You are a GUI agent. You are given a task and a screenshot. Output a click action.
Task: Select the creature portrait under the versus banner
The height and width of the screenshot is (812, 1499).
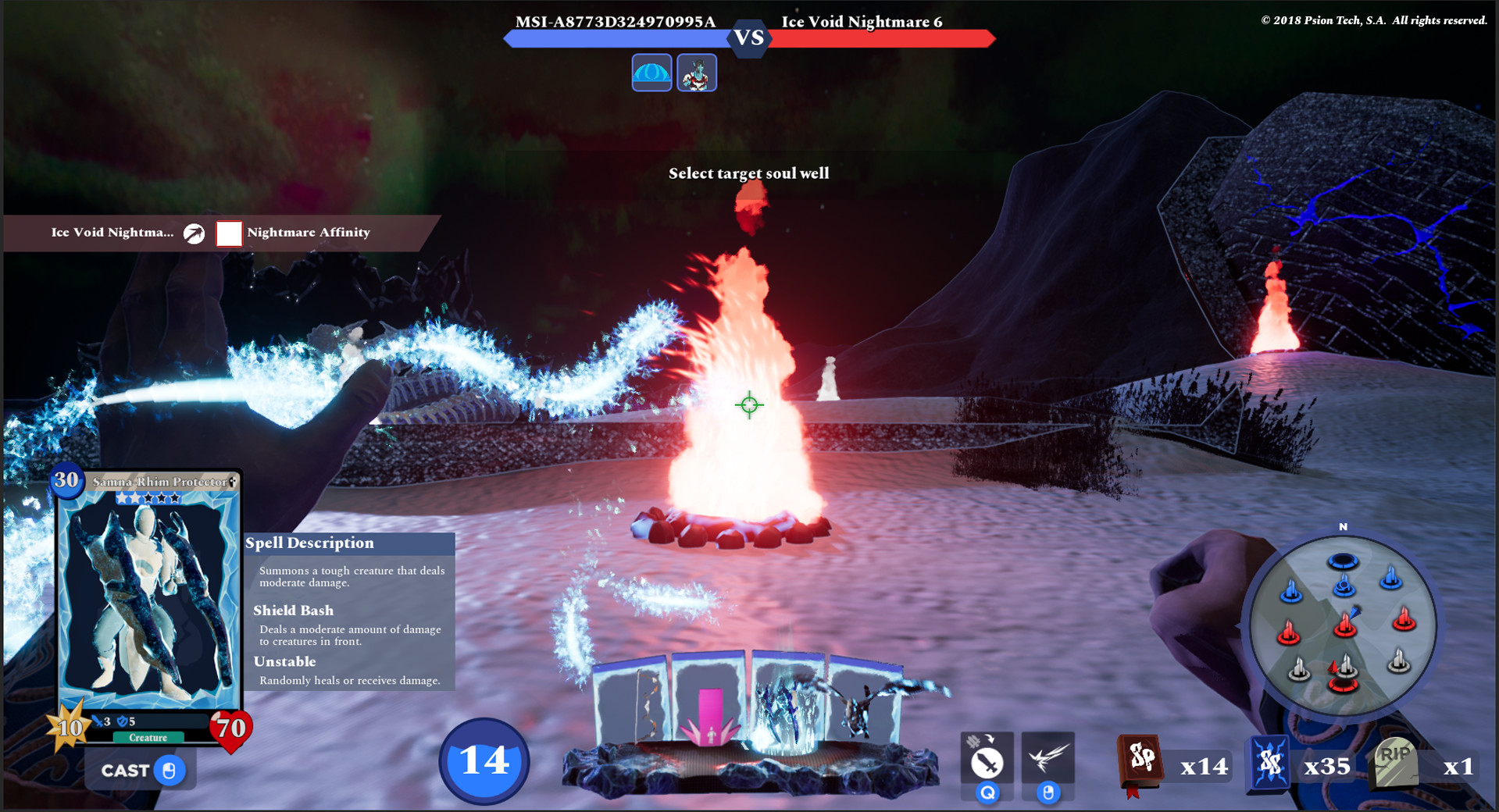pyautogui.click(x=696, y=73)
